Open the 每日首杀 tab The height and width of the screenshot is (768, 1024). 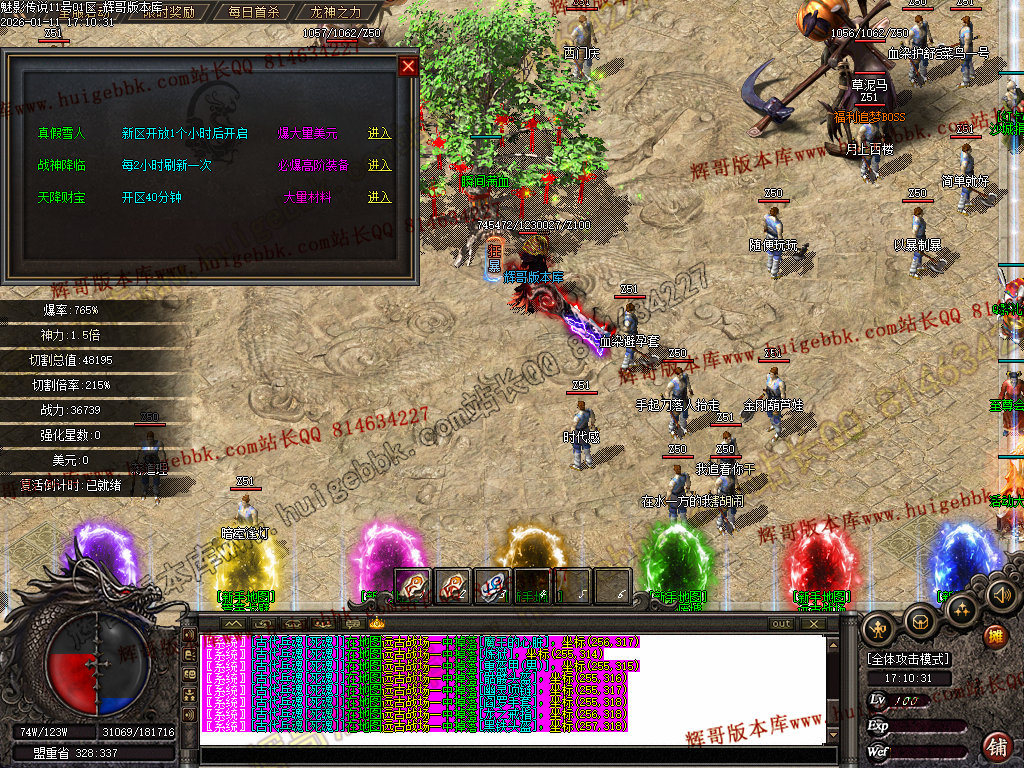tap(253, 13)
